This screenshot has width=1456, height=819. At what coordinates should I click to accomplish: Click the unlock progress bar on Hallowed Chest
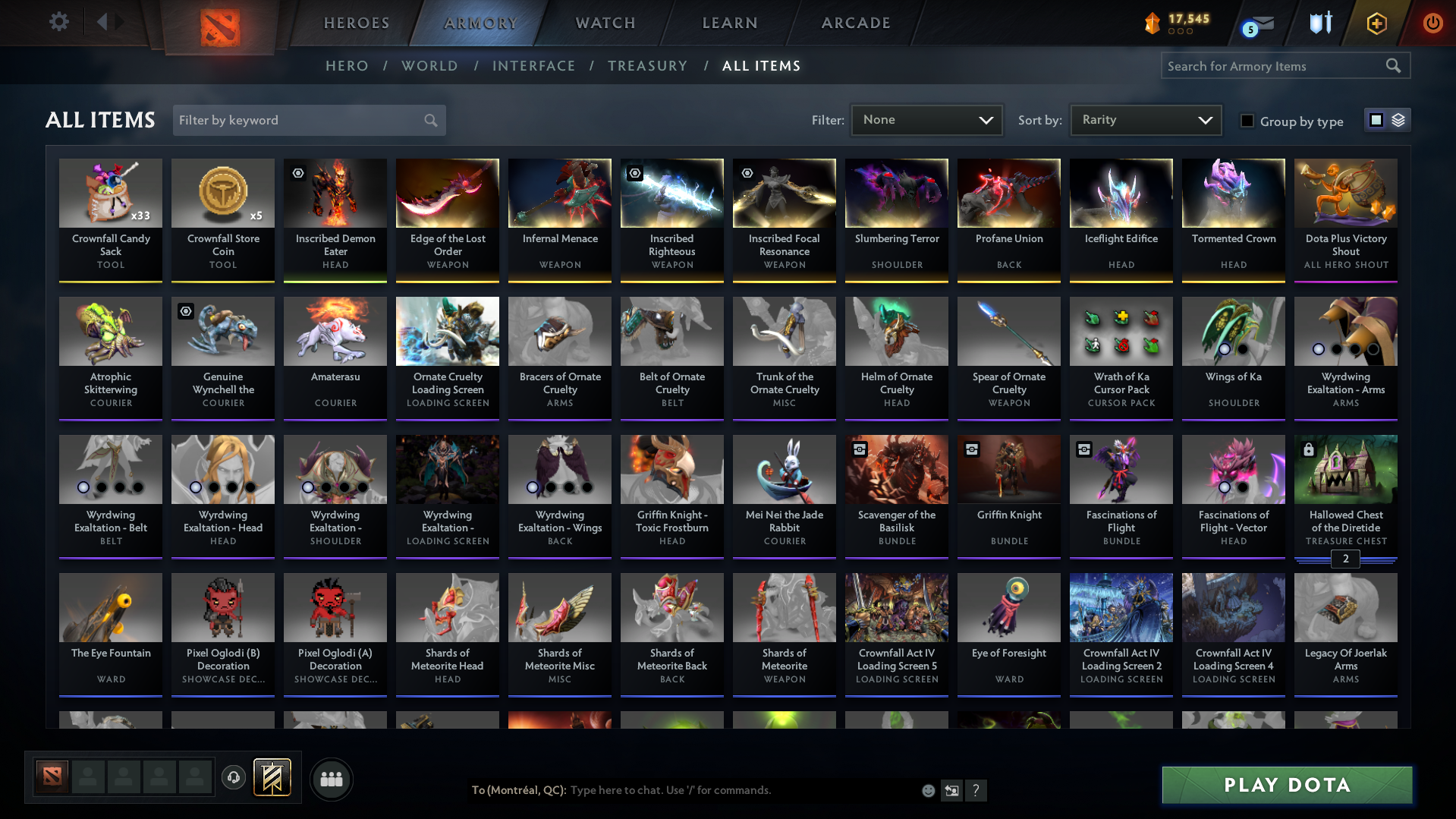pos(1345,559)
